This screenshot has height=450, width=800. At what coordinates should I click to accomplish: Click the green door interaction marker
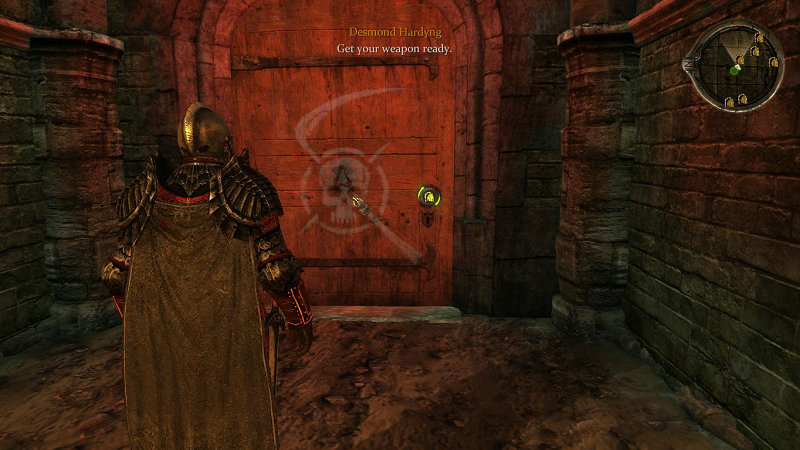click(x=429, y=196)
